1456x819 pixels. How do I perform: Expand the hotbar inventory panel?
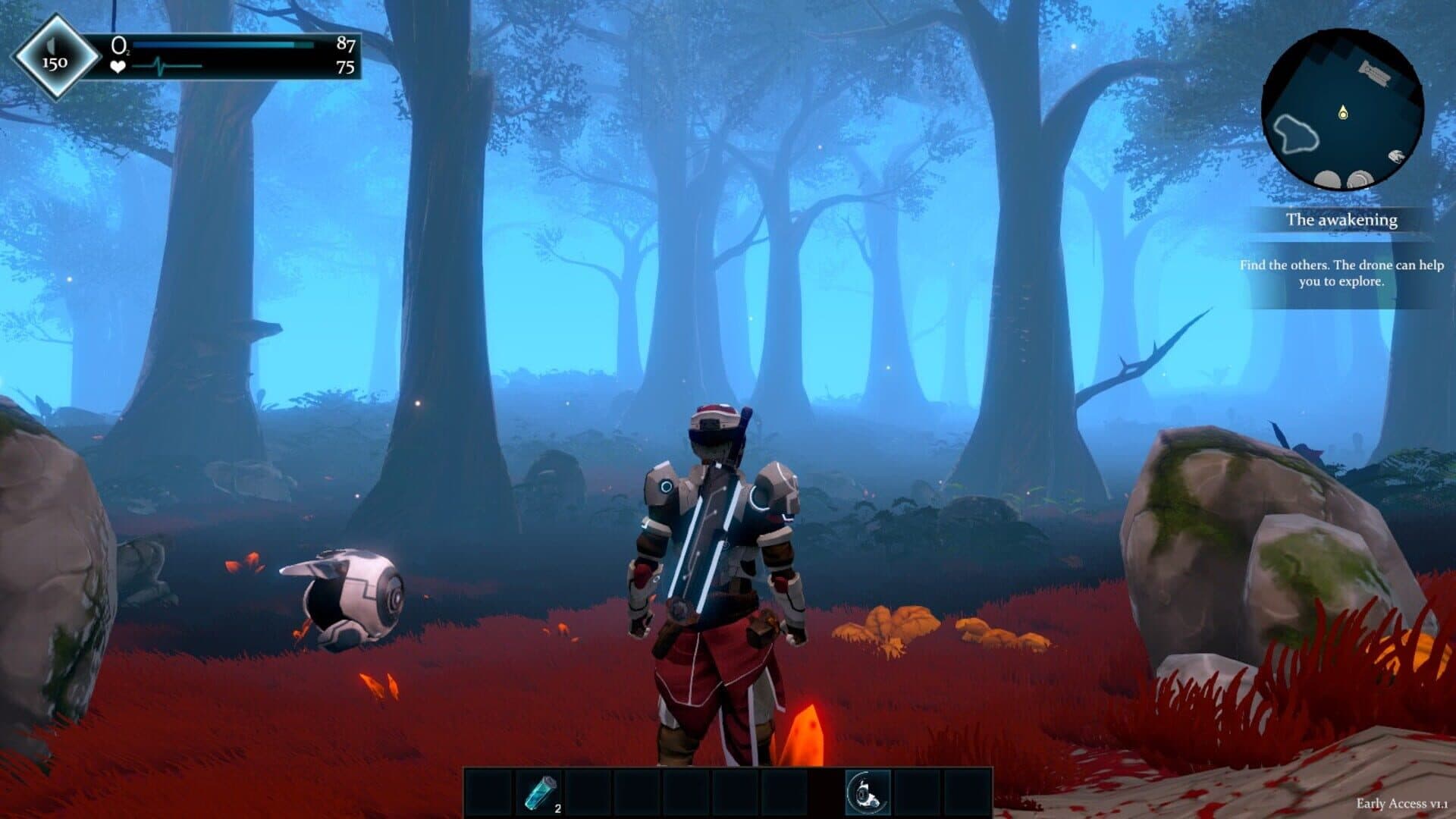click(728, 792)
